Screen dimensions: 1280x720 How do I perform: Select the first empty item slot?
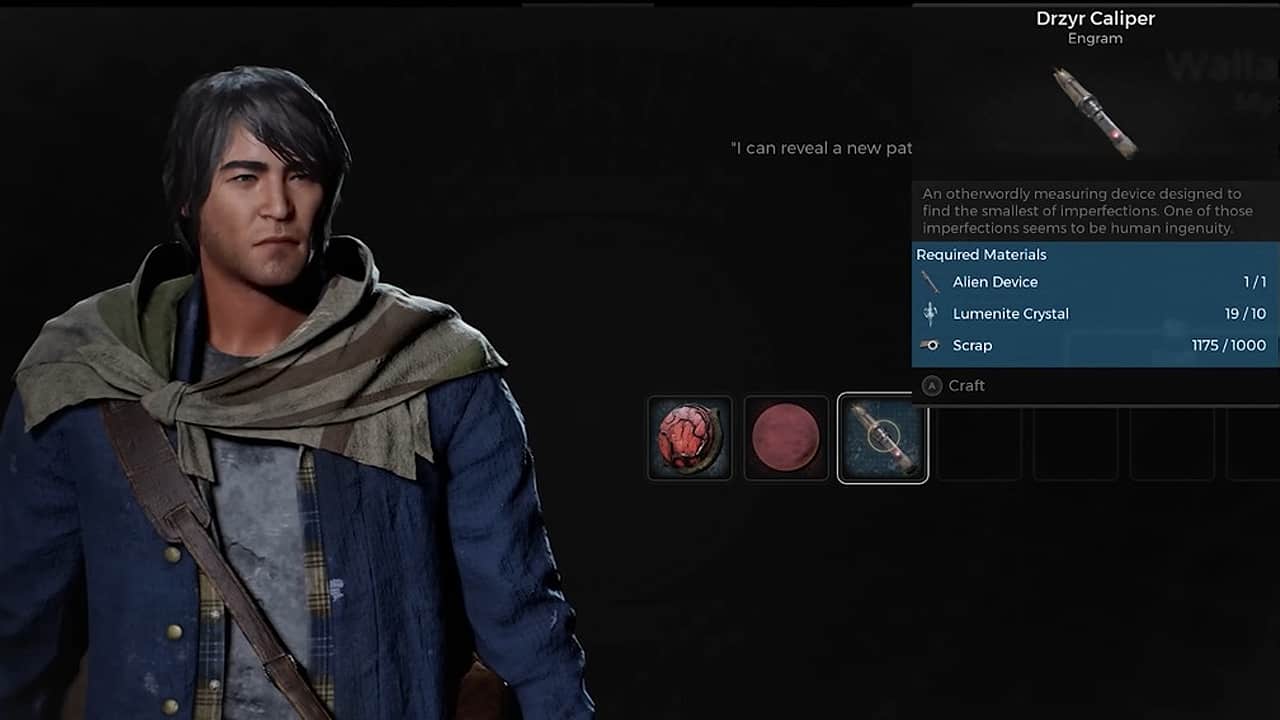pos(978,439)
